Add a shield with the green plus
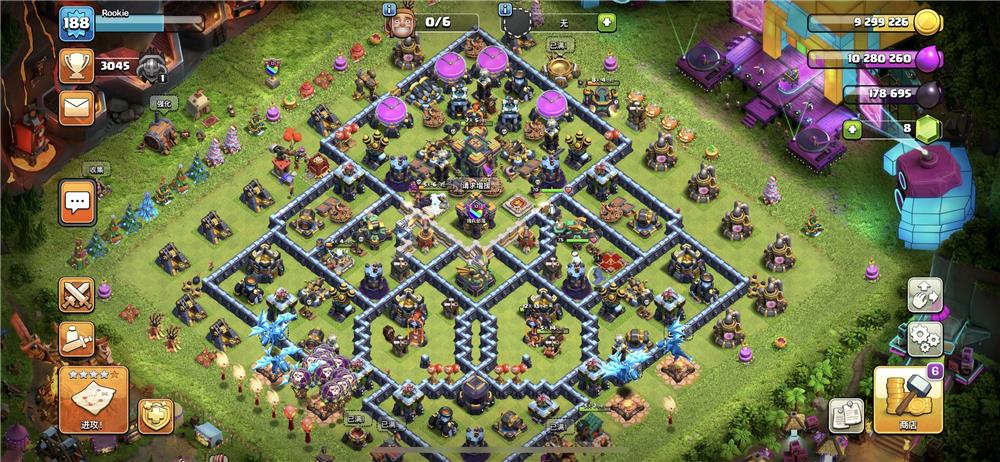Viewport: 1000px width, 462px height. click(606, 21)
